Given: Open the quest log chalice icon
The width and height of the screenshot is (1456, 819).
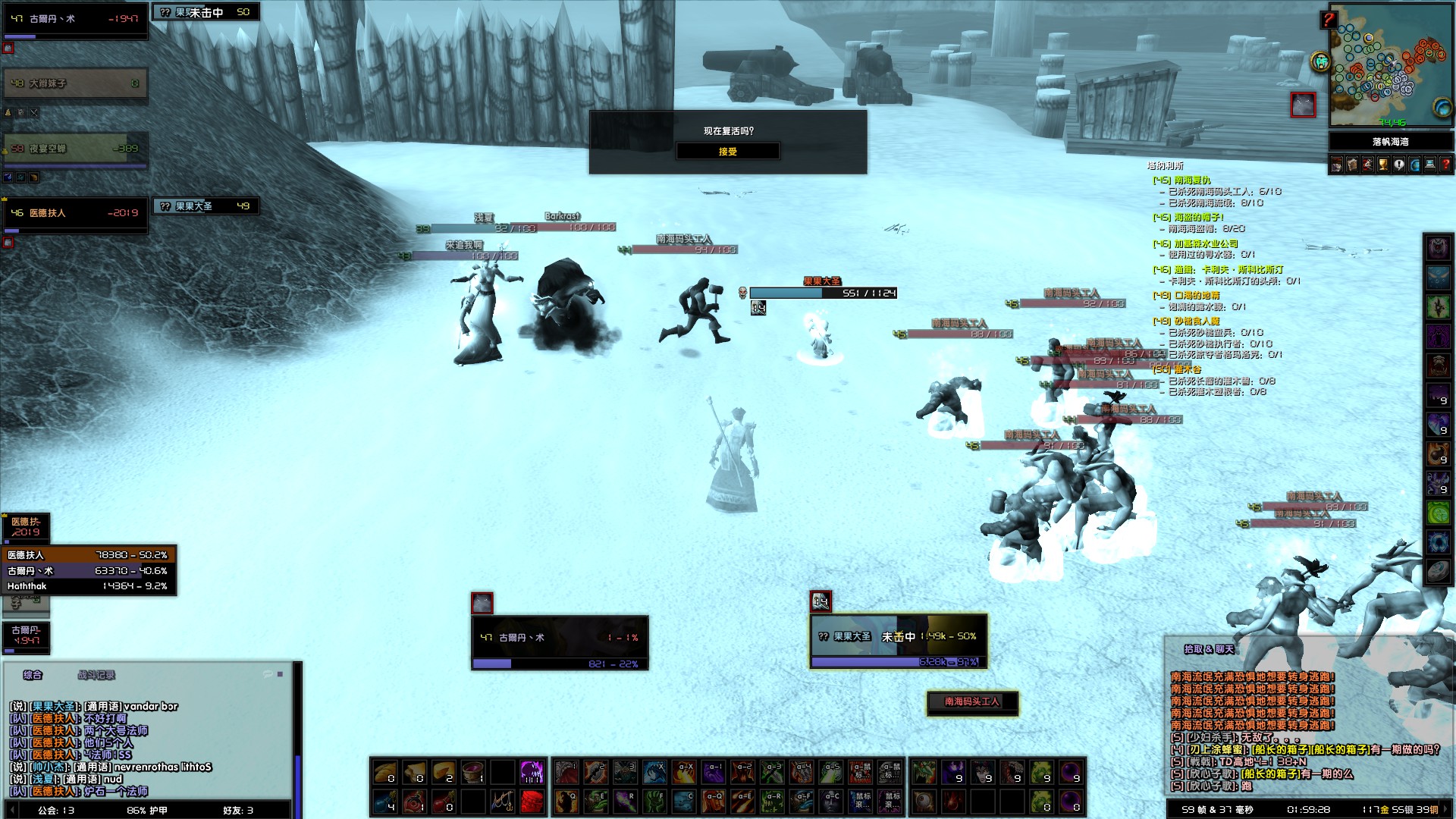Looking at the screenshot, I should pyautogui.click(x=1382, y=165).
